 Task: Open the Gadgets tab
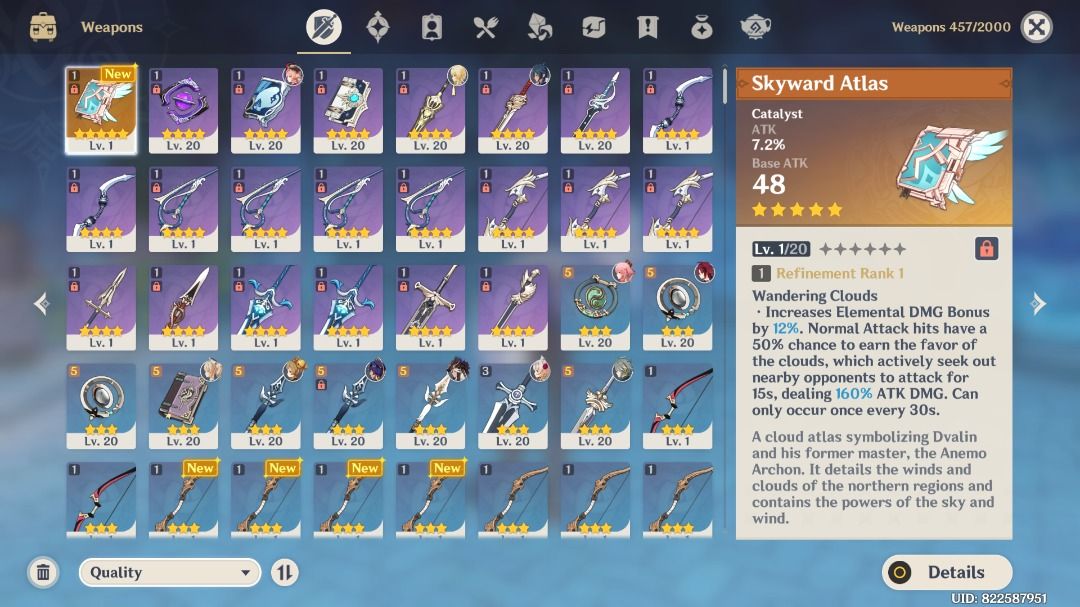594,27
